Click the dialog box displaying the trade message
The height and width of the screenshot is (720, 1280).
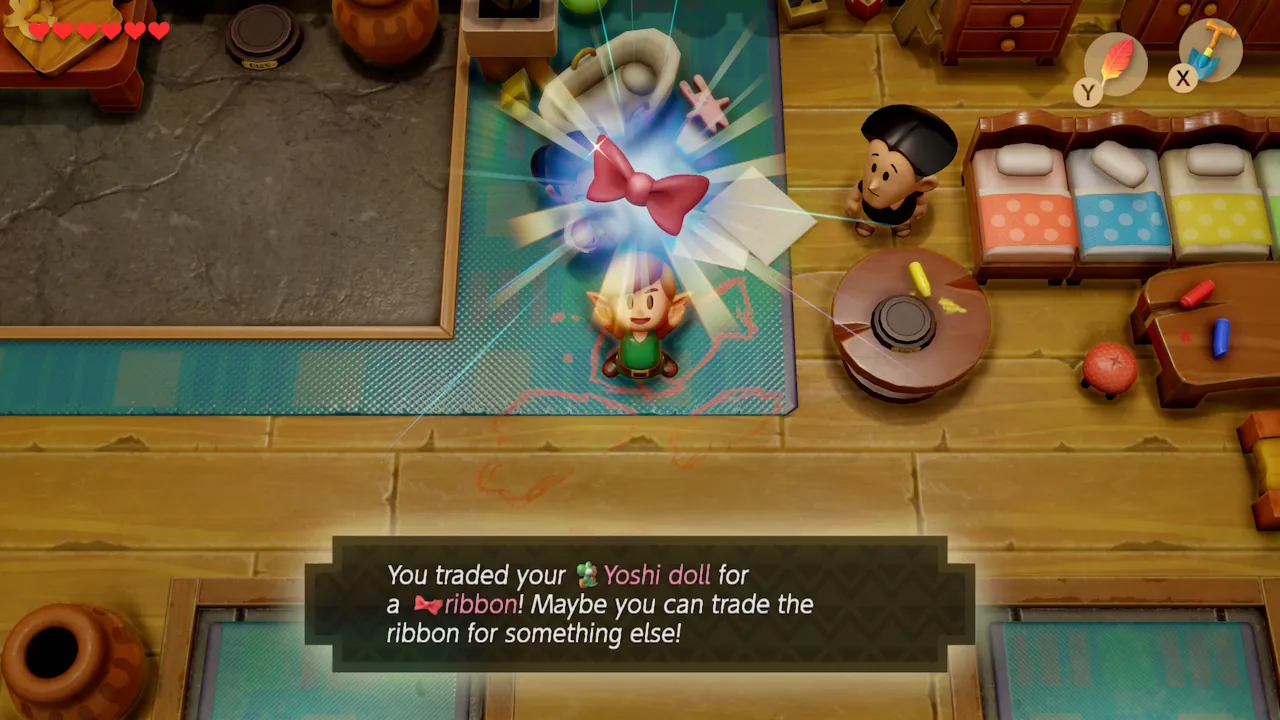click(x=640, y=603)
